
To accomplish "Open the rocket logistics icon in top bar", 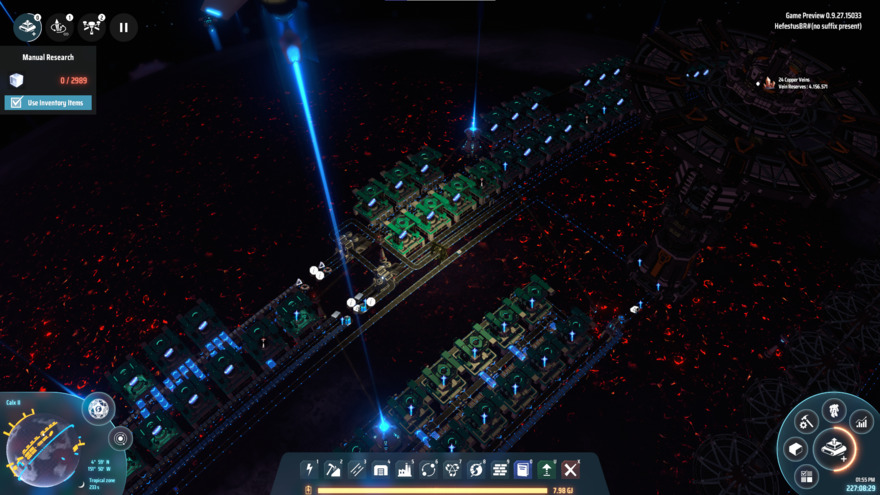I will click(x=60, y=27).
